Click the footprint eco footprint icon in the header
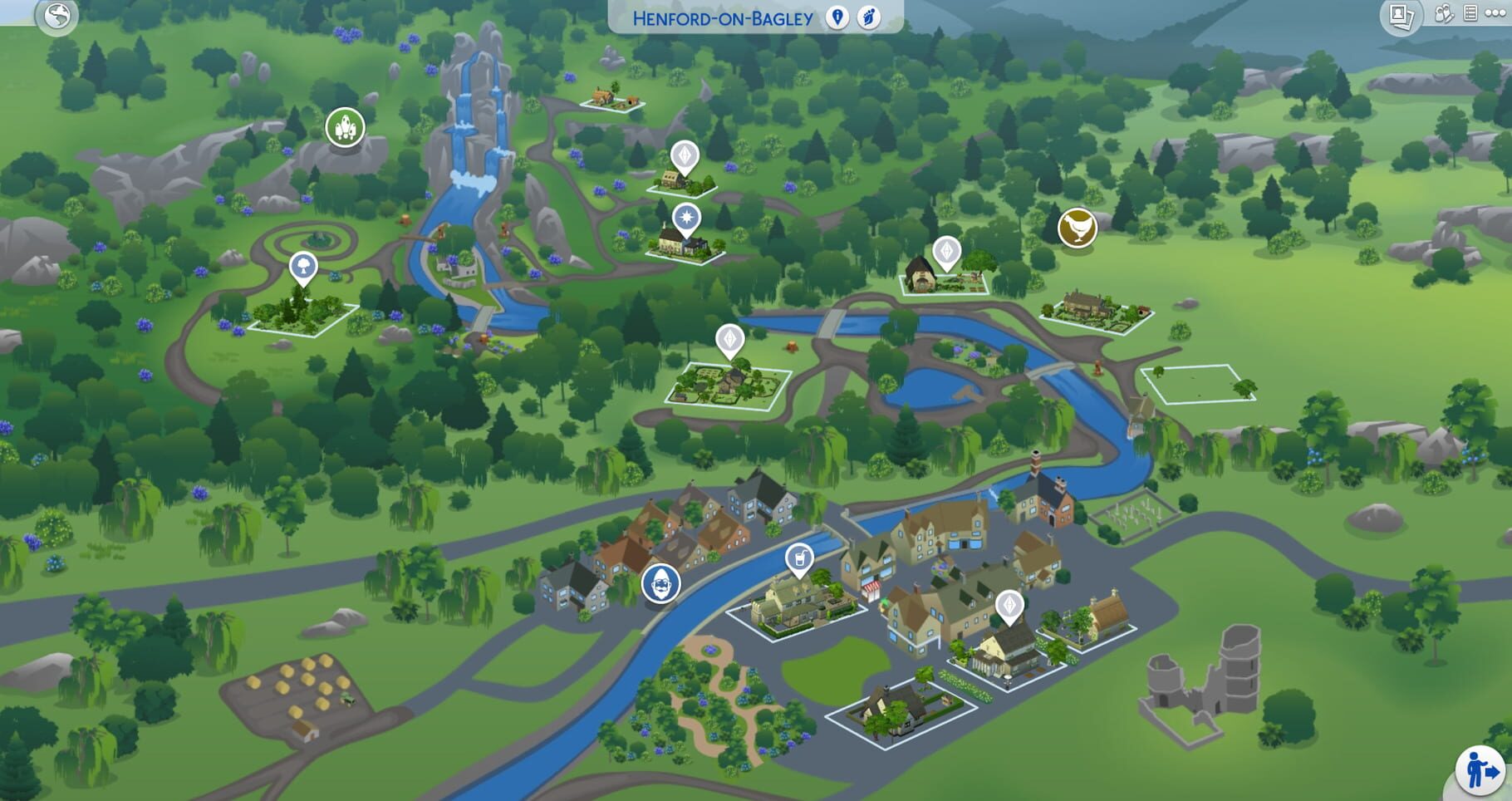The width and height of the screenshot is (1512, 801). pos(869,19)
